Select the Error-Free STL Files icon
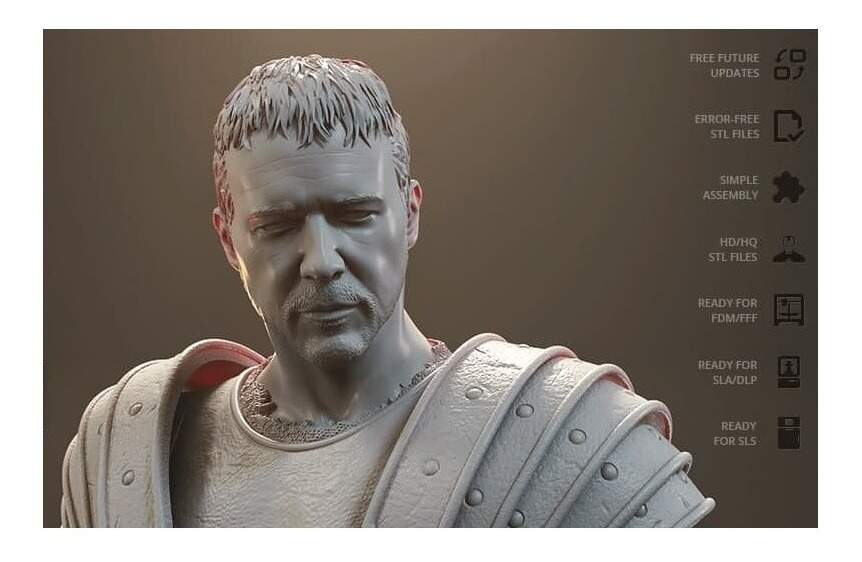862x562 pixels. [788, 126]
